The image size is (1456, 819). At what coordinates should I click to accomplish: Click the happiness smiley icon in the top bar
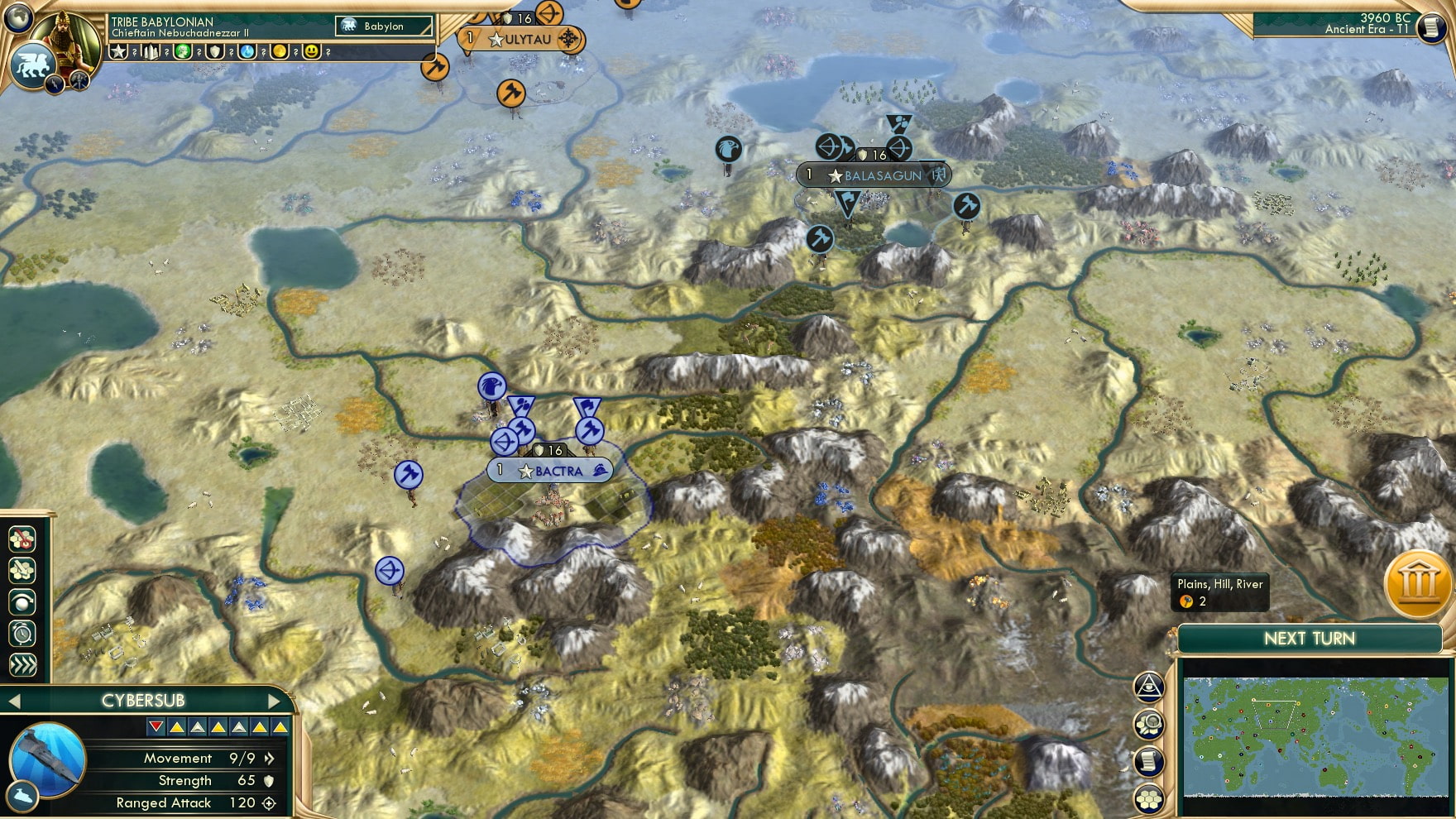[312, 51]
